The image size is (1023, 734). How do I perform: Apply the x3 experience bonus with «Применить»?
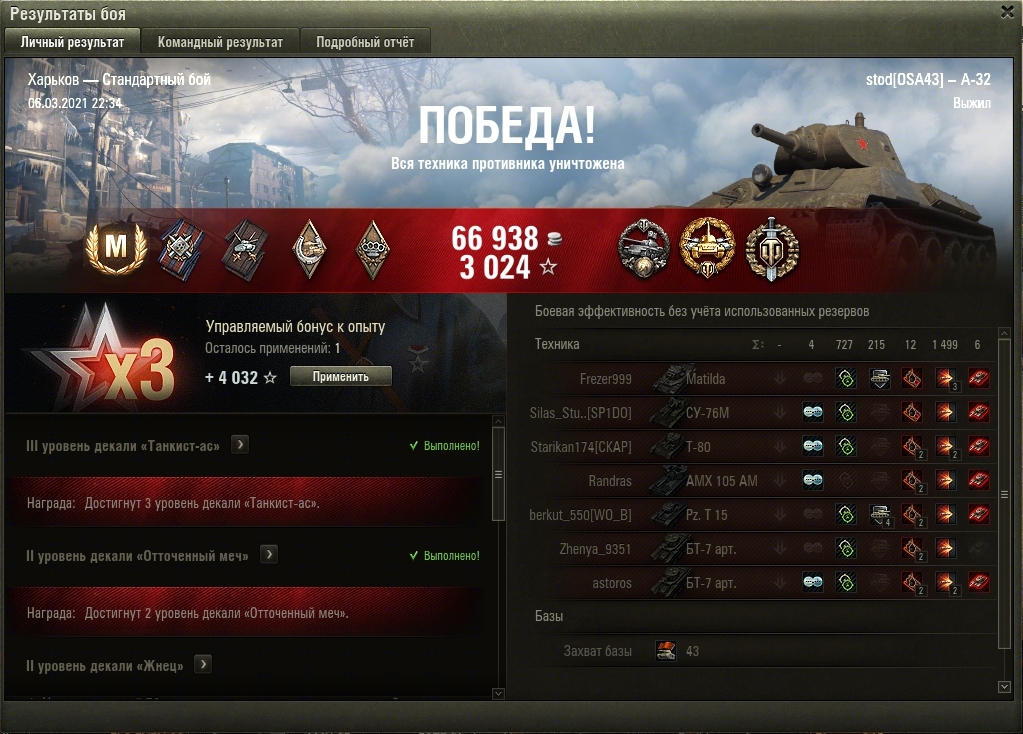coord(340,377)
